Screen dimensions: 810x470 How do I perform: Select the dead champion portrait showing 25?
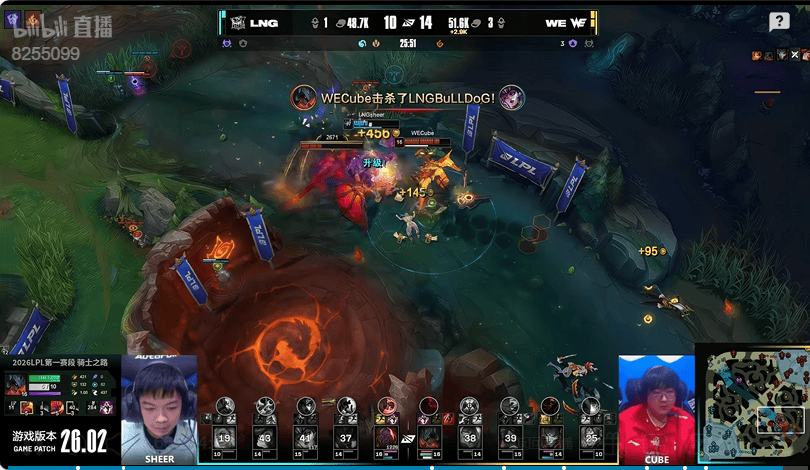coord(591,437)
